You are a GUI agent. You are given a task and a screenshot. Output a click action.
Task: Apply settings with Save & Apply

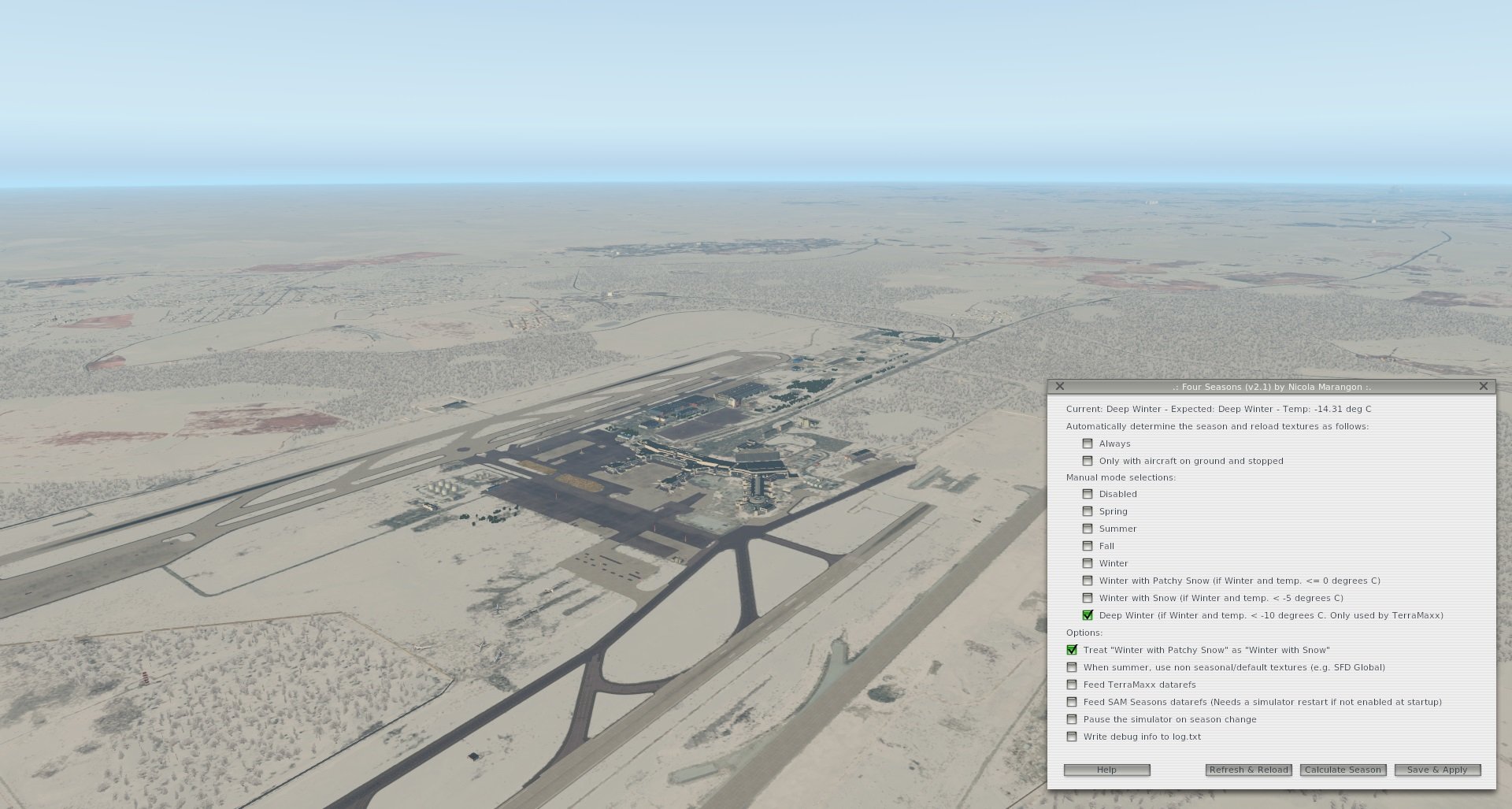pyautogui.click(x=1436, y=770)
